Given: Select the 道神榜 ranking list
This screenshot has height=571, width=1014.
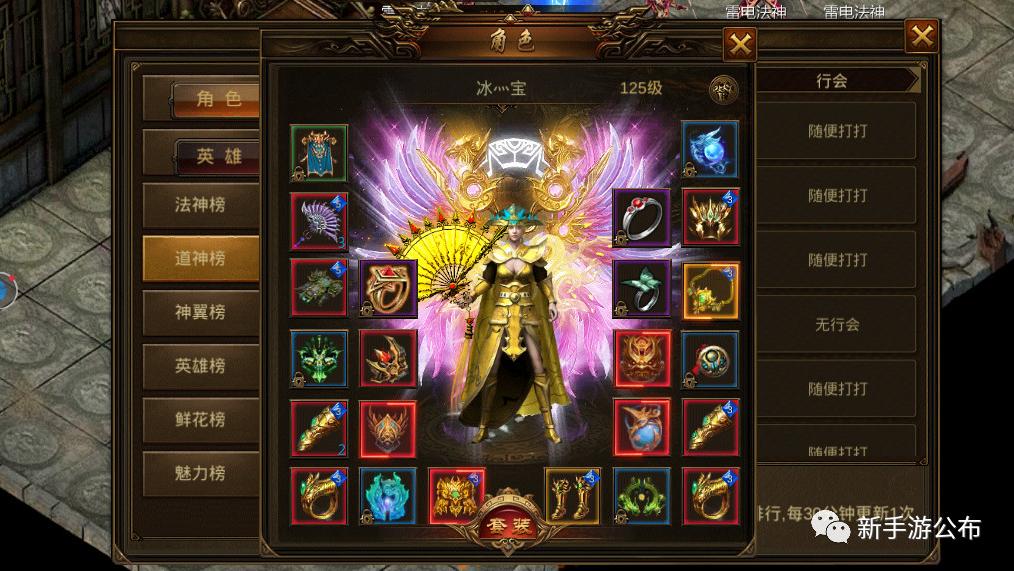Looking at the screenshot, I should (200, 258).
